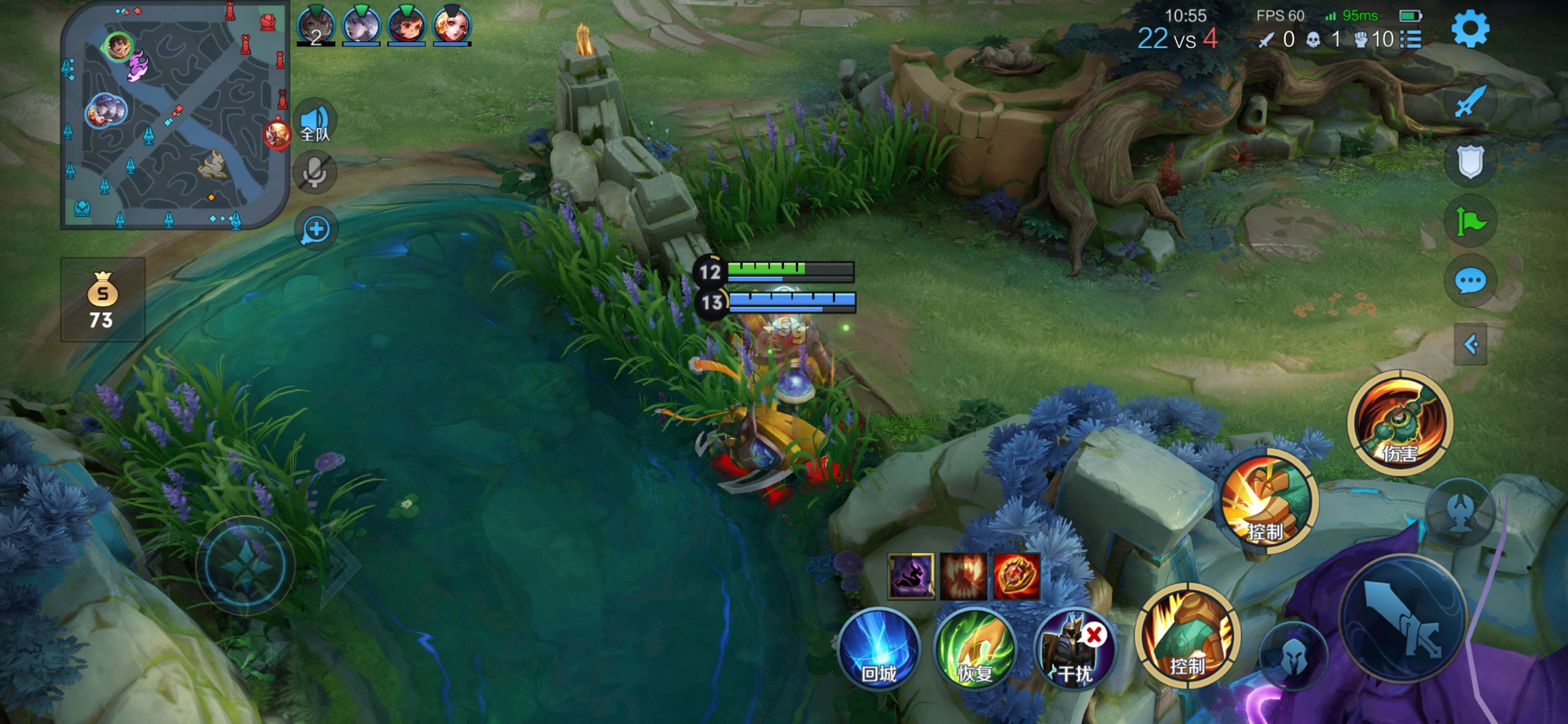
Task: Cast the 伤害 ultimate skill
Action: click(1400, 424)
